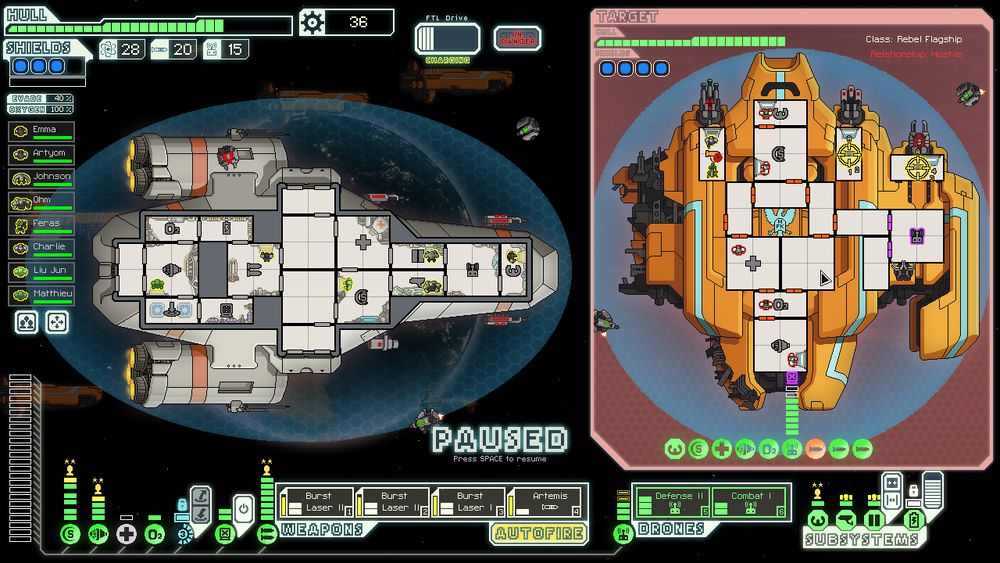Click the drone control system icon
Screen dimensions: 1000x563
[622, 534]
